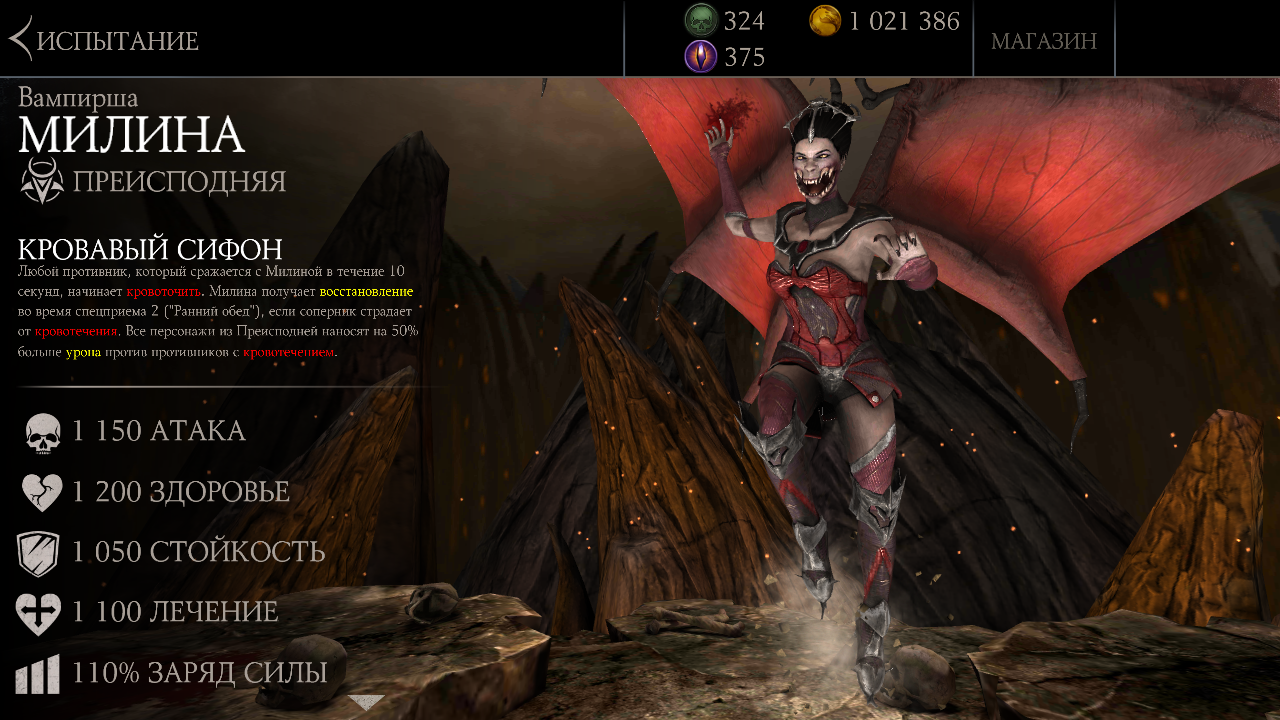The image size is (1280, 720).
Task: Open the МАГАЗИН shop
Action: pyautogui.click(x=1043, y=41)
